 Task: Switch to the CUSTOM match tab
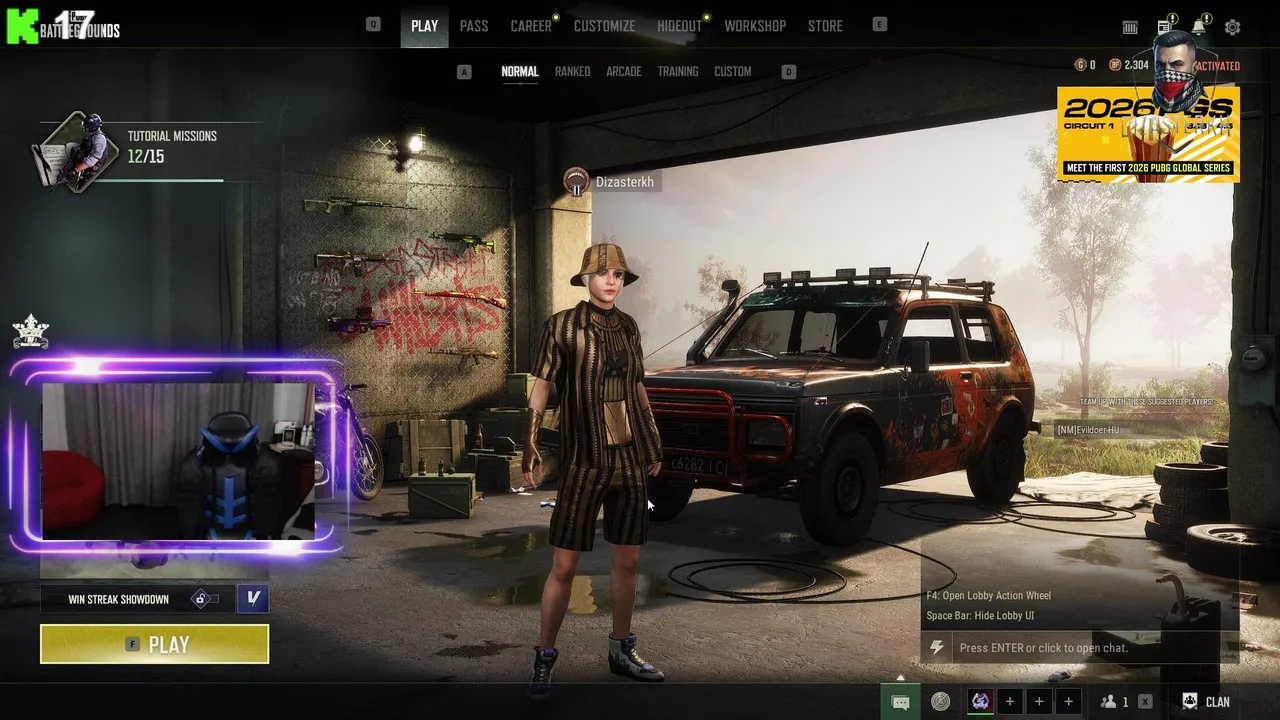pos(732,72)
